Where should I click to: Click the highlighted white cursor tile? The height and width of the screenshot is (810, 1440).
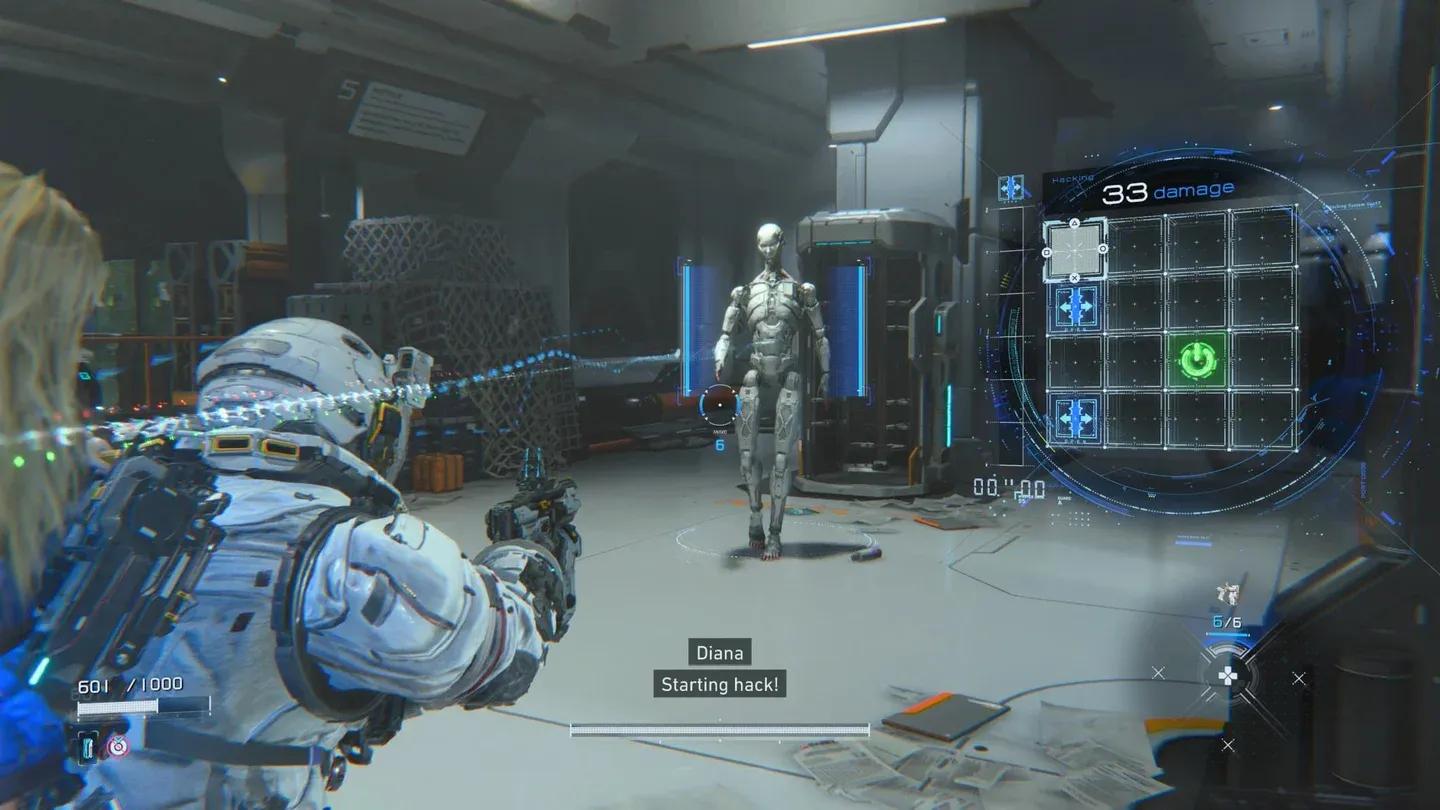click(1075, 249)
